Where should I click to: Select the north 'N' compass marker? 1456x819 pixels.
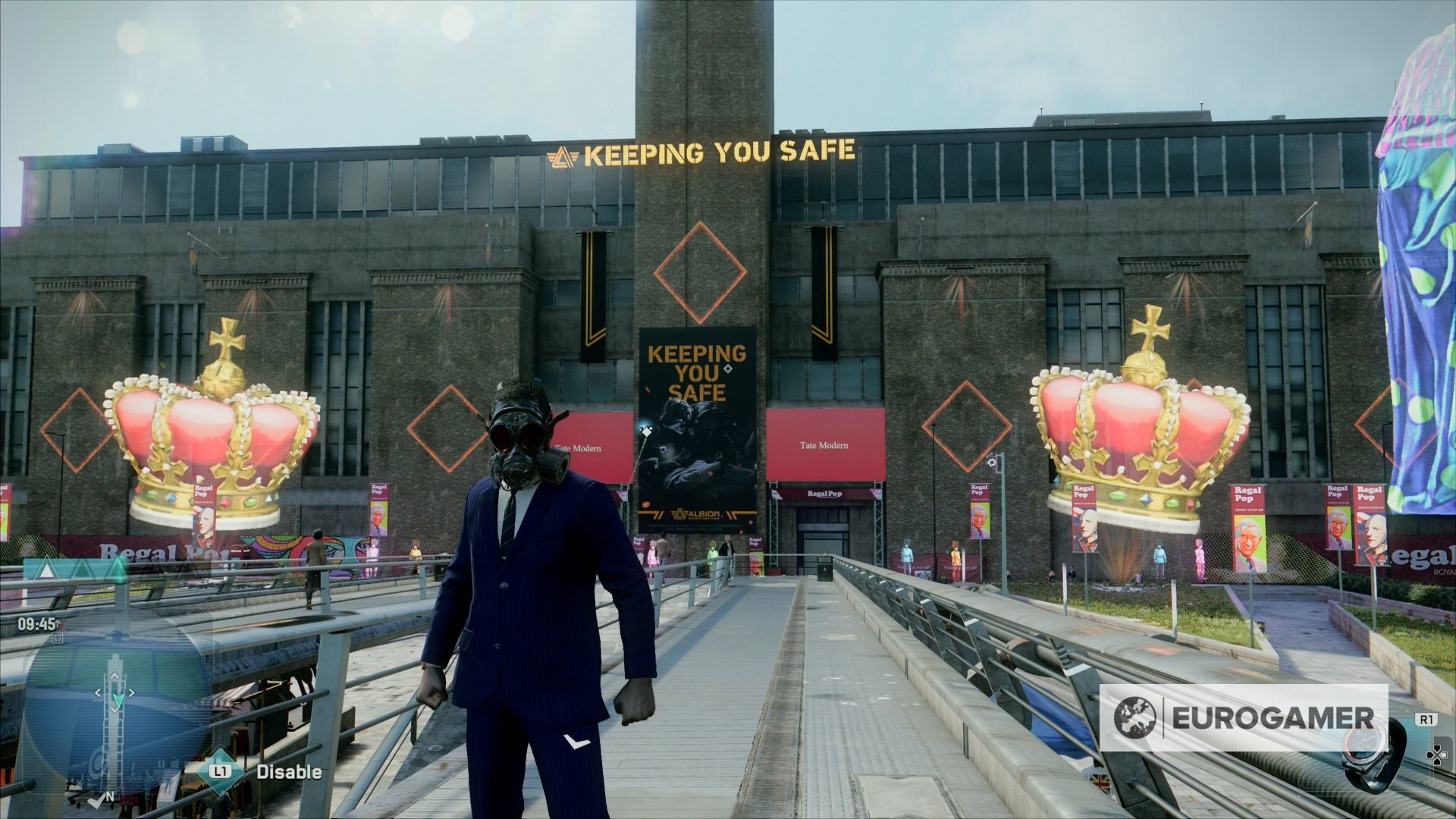pyautogui.click(x=110, y=795)
